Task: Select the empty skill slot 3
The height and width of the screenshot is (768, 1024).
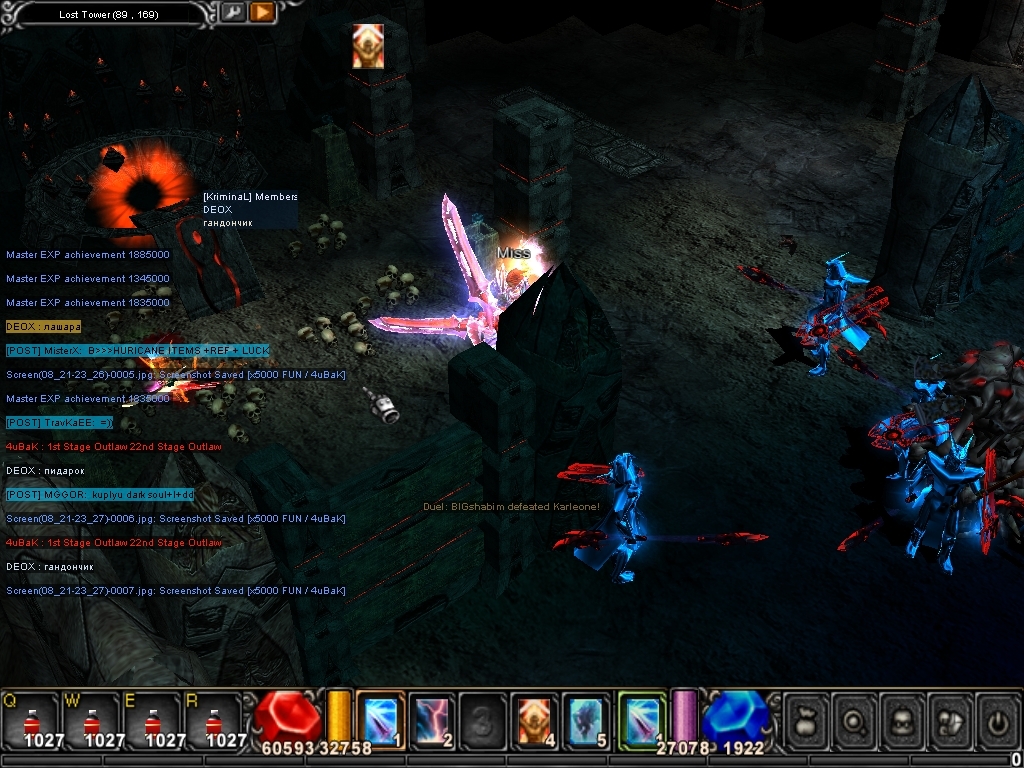Action: coord(484,720)
